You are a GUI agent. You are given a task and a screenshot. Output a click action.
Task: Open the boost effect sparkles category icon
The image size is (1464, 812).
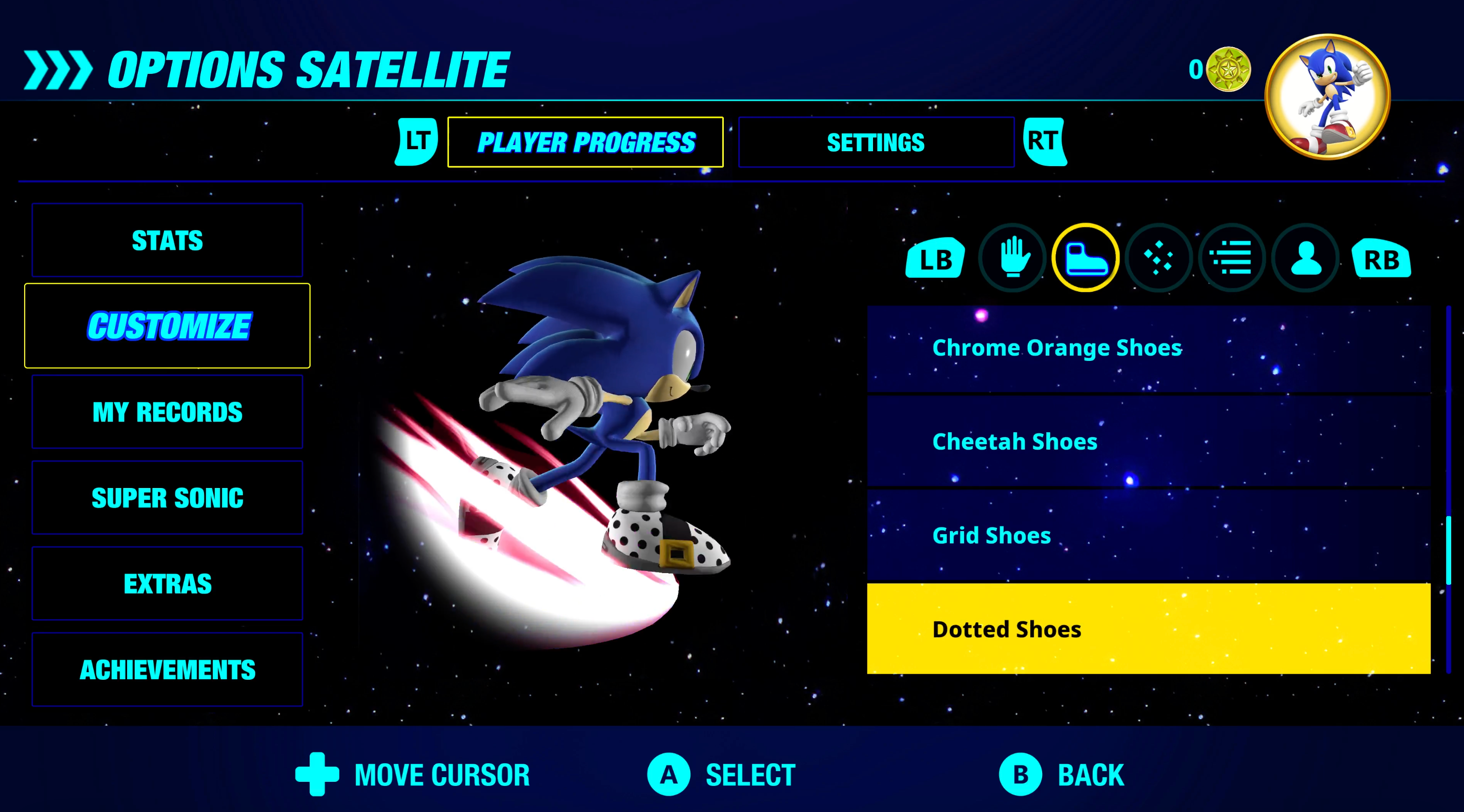[x=1158, y=257]
